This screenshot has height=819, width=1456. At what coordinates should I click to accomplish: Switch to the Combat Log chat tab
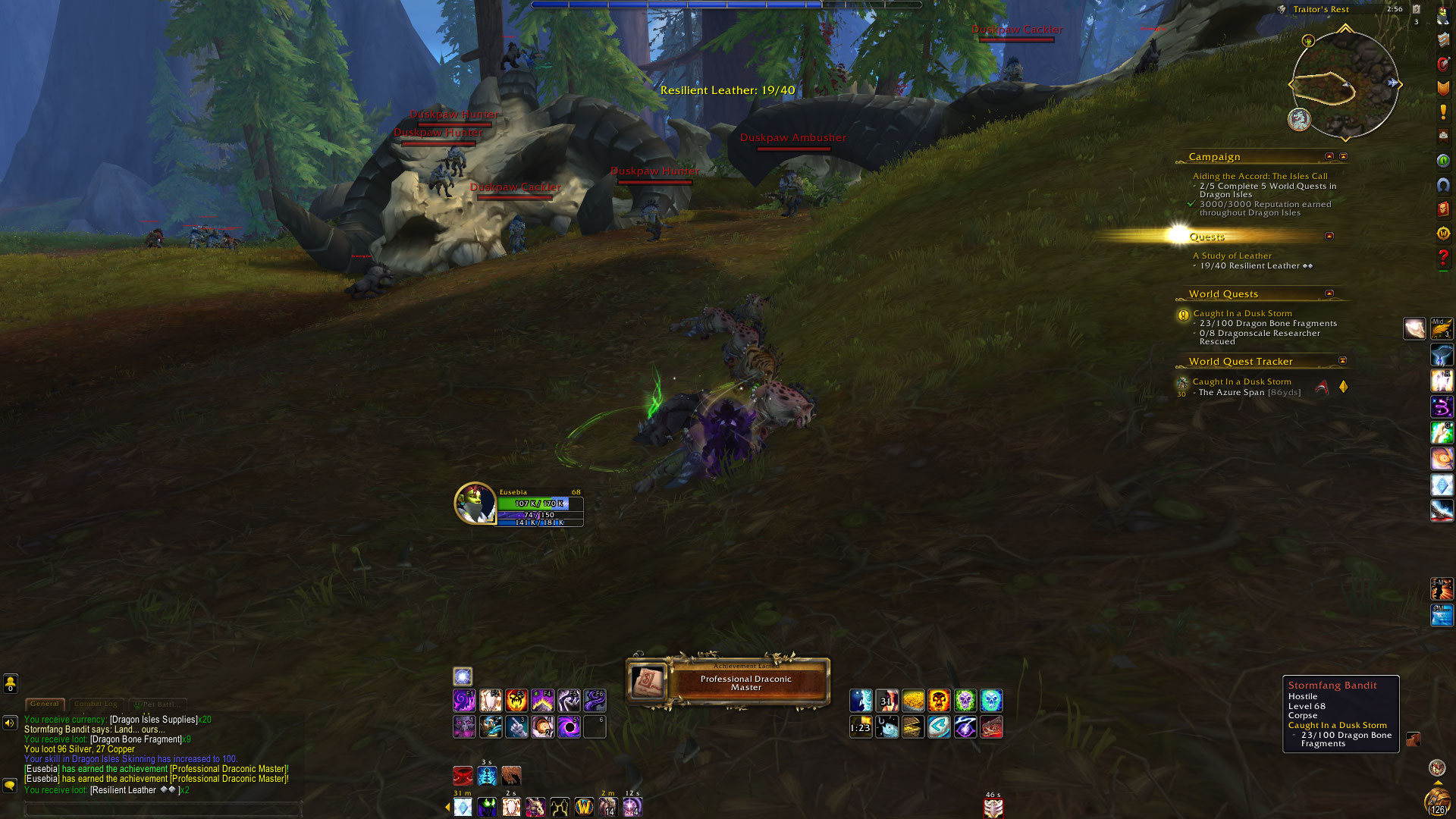(x=96, y=704)
